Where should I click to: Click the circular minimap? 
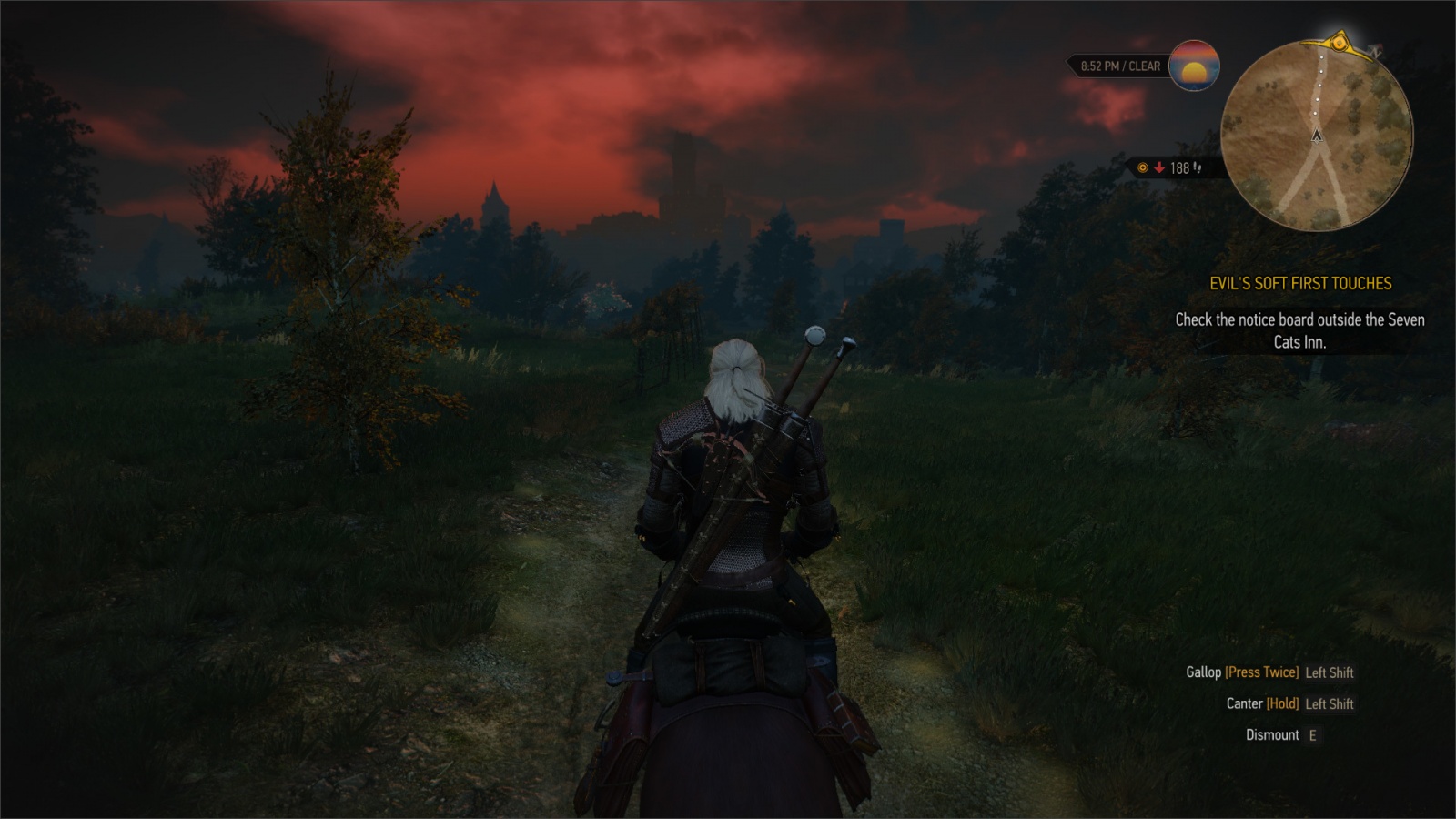click(x=1316, y=136)
